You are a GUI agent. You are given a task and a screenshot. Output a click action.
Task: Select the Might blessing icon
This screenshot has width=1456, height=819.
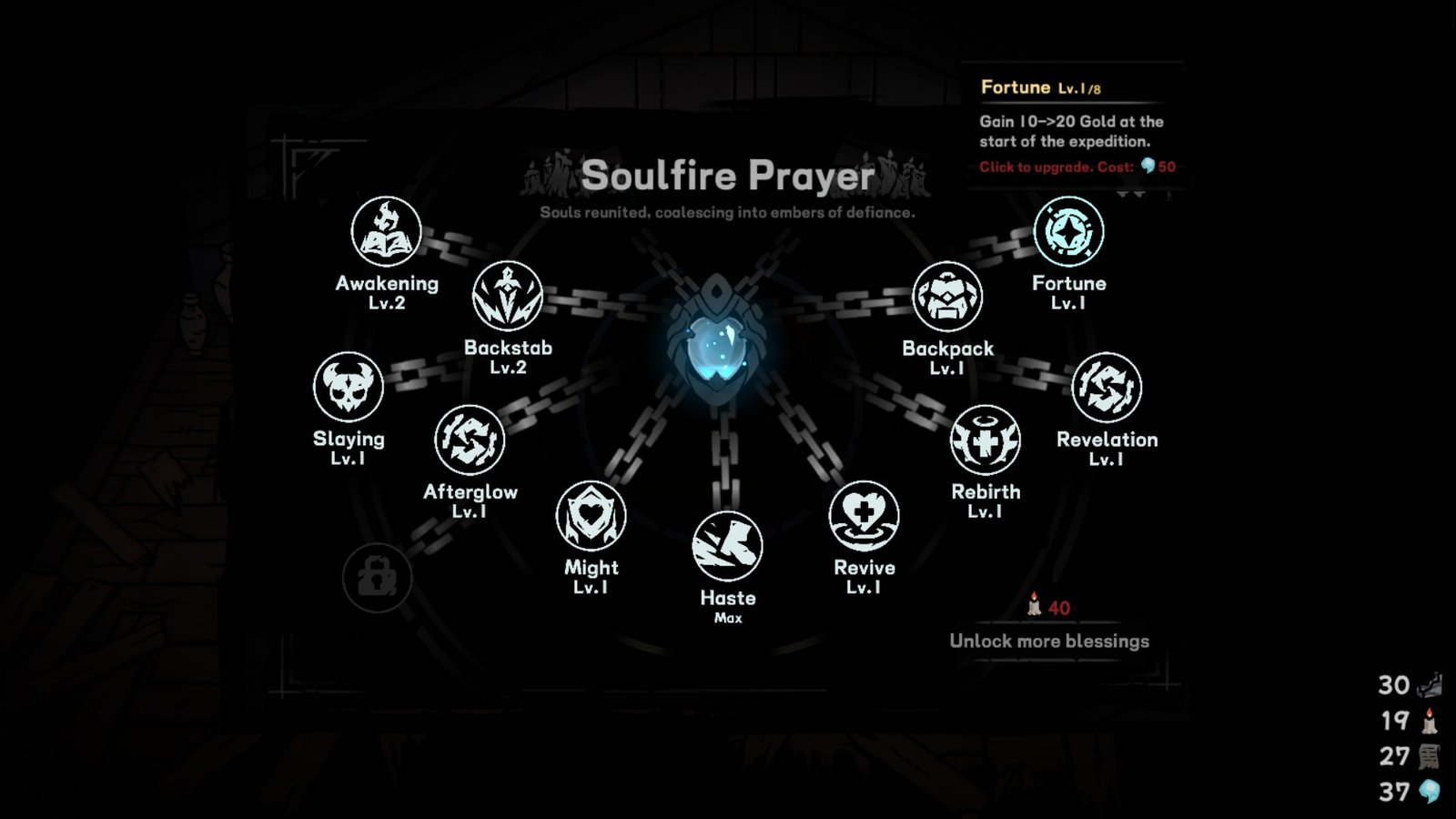point(592,514)
